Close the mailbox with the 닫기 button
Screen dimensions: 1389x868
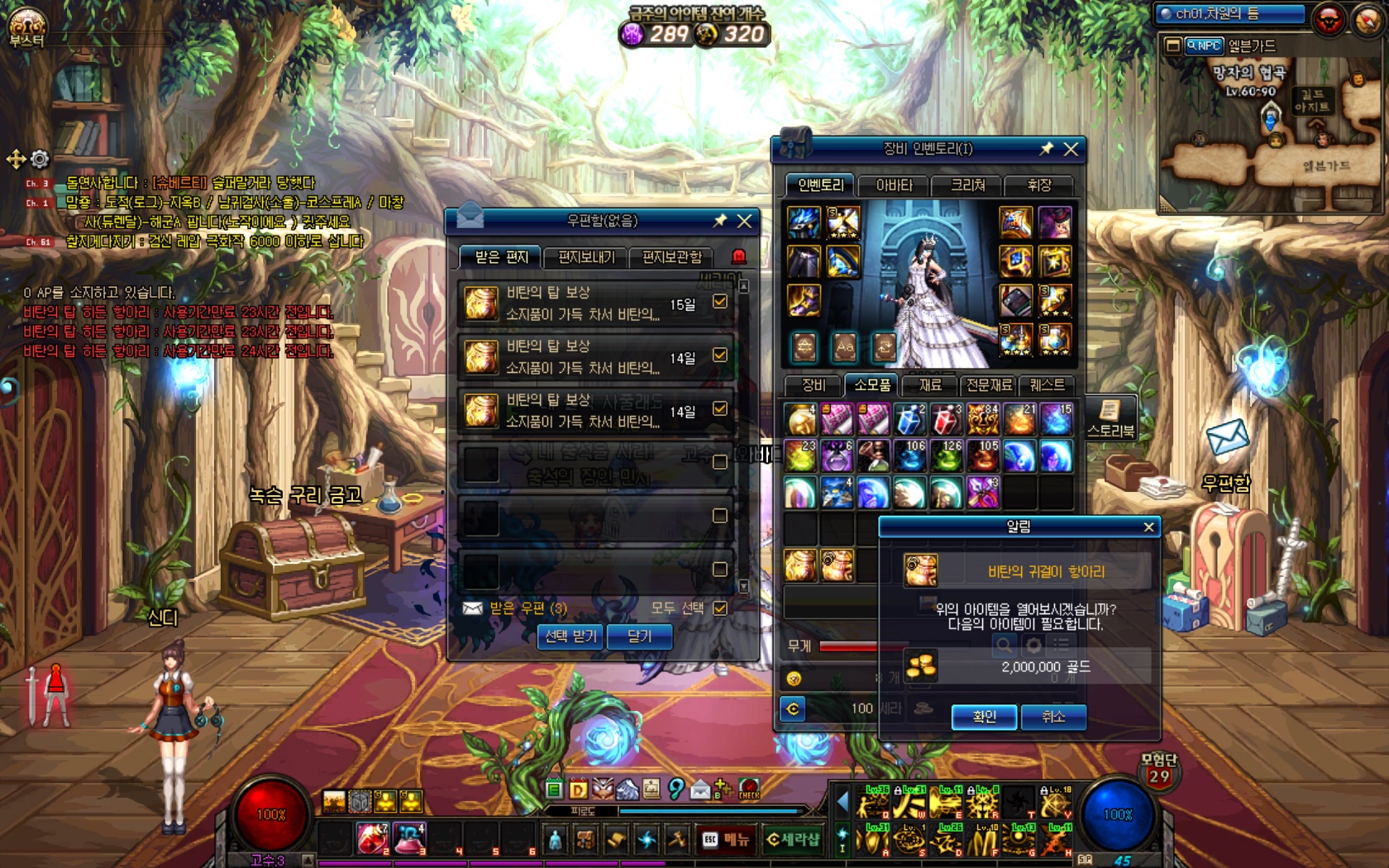click(639, 637)
